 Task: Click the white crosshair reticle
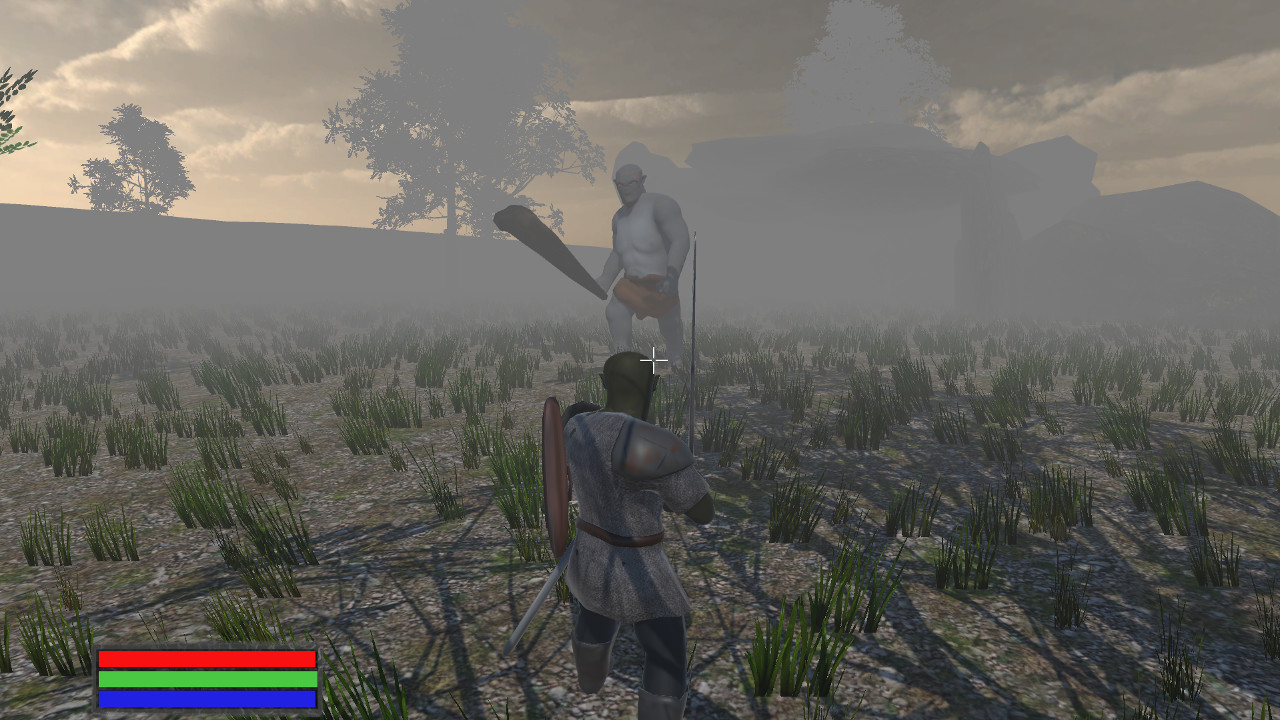tap(653, 358)
